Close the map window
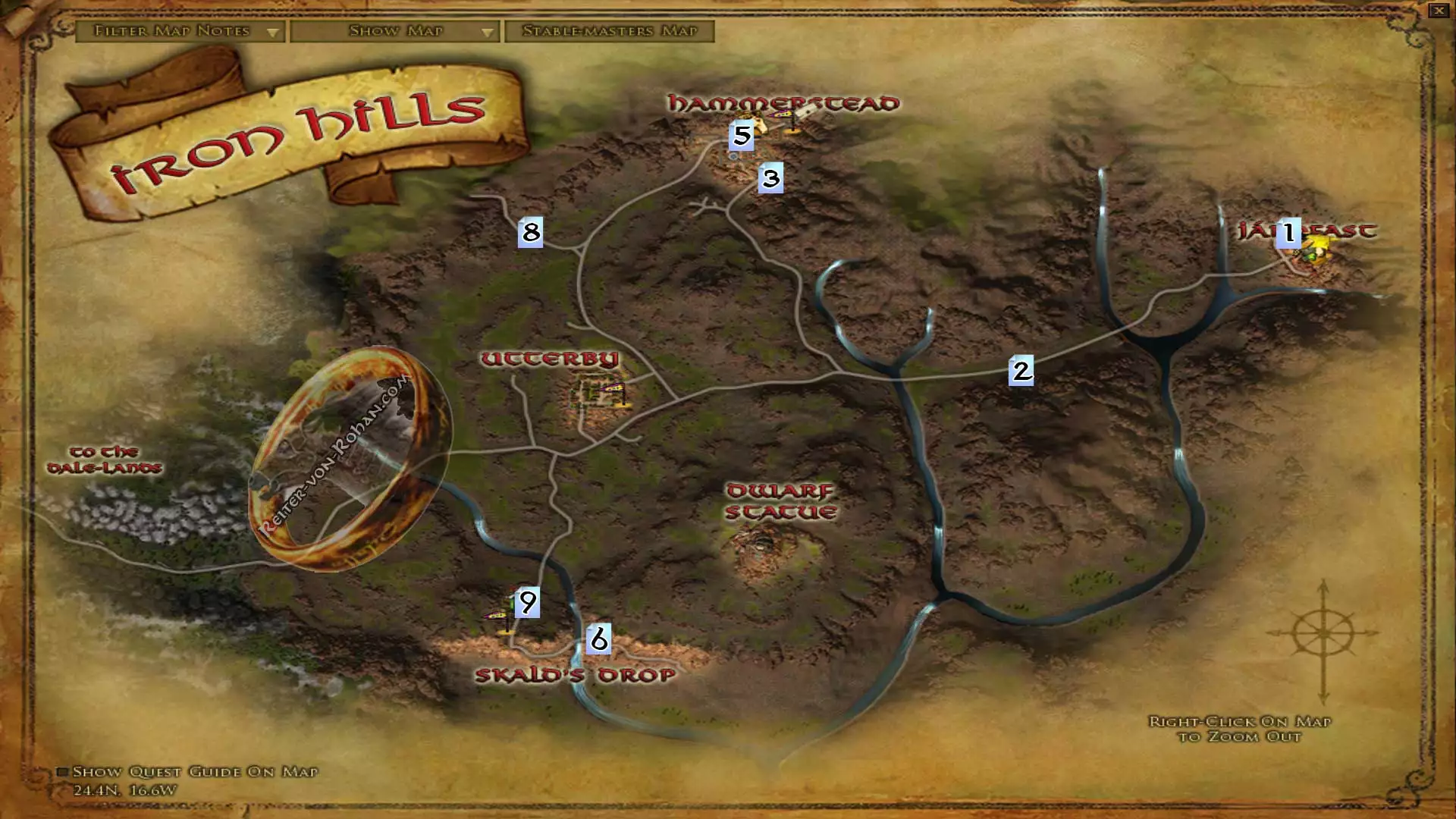This screenshot has width=1456, height=819. point(1439,11)
